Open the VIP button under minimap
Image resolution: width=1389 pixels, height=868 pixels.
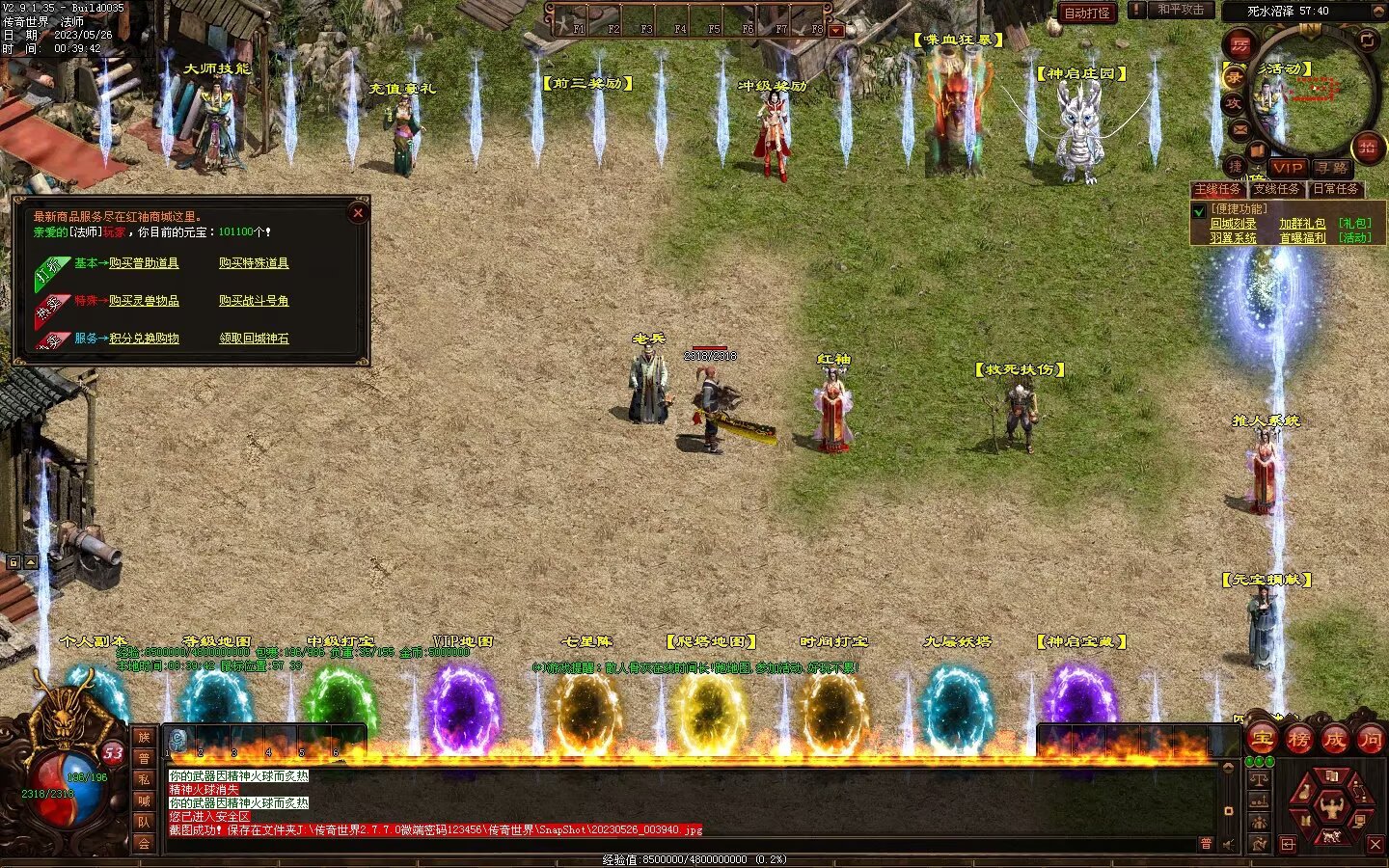[1287, 168]
